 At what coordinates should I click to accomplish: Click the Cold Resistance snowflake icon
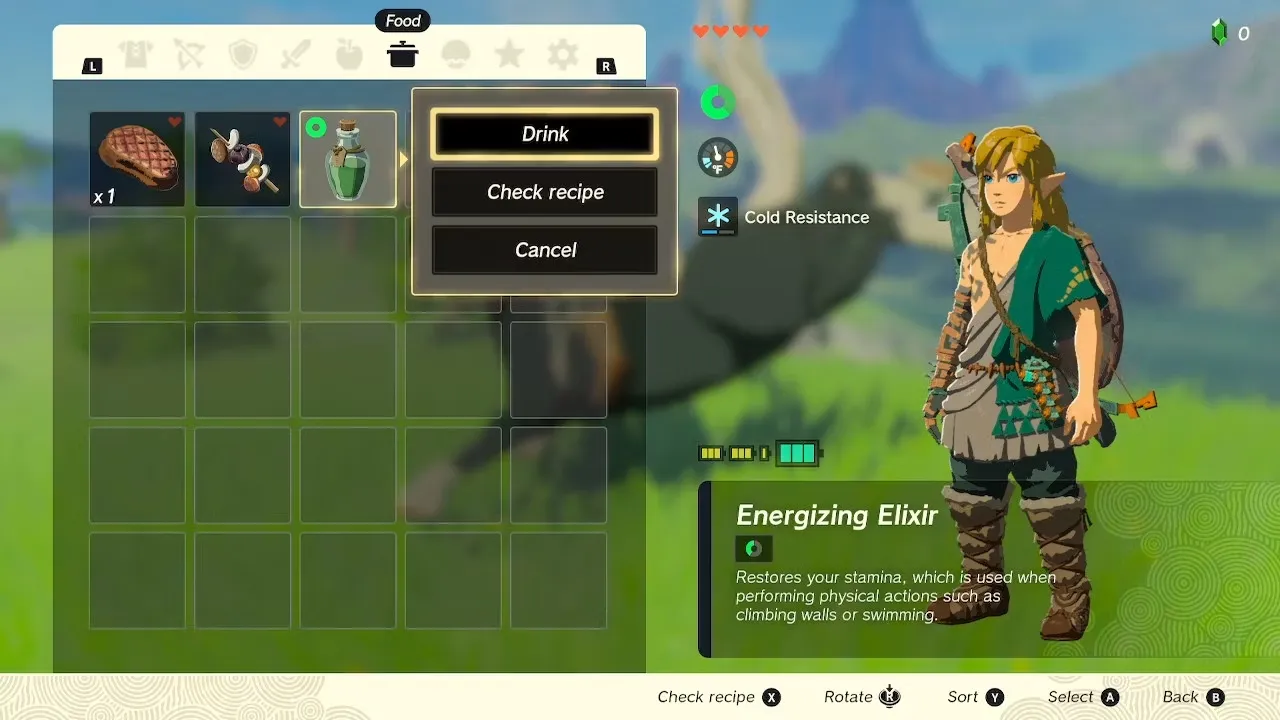(718, 216)
